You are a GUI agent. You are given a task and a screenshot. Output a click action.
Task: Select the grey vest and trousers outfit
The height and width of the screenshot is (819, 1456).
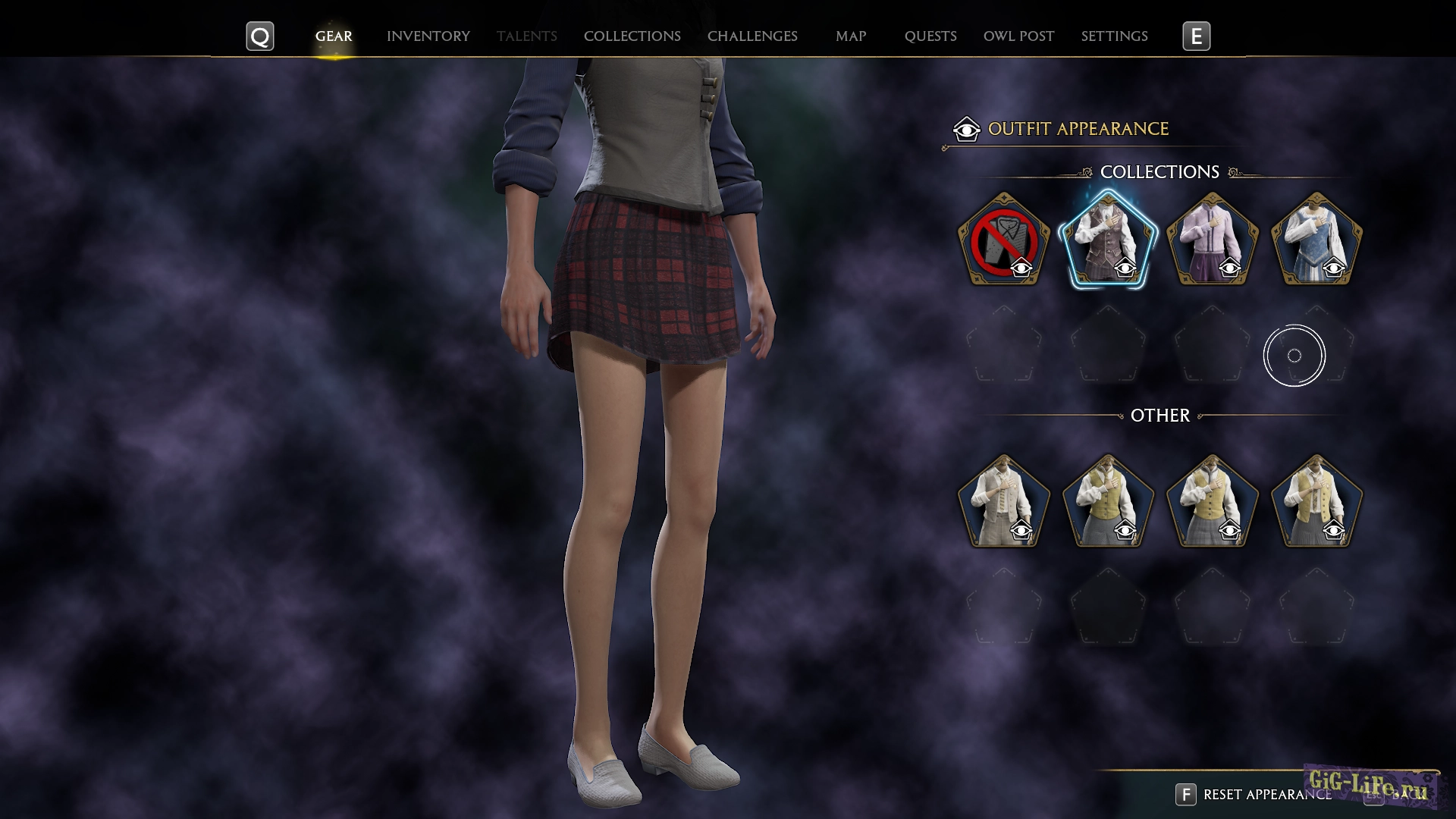pos(1003,502)
